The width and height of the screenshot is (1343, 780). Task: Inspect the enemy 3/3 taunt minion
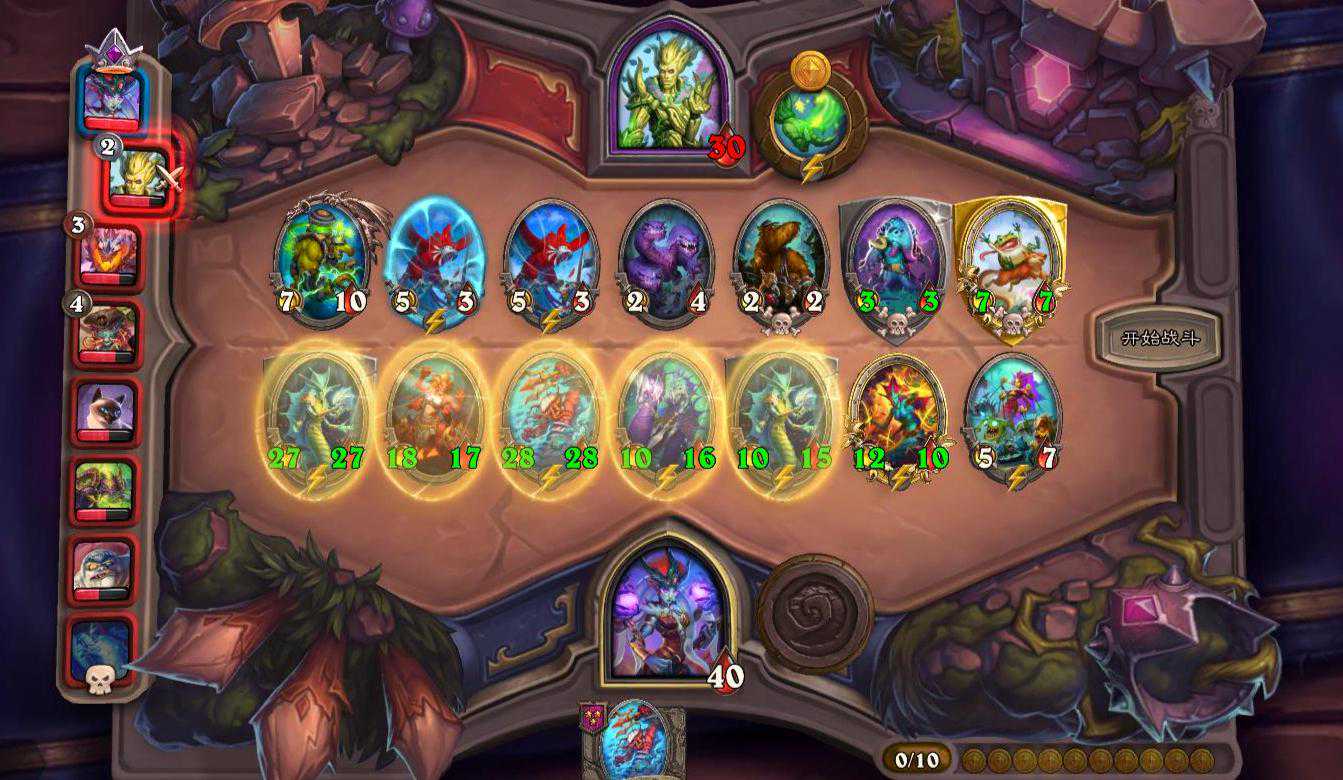(x=895, y=262)
